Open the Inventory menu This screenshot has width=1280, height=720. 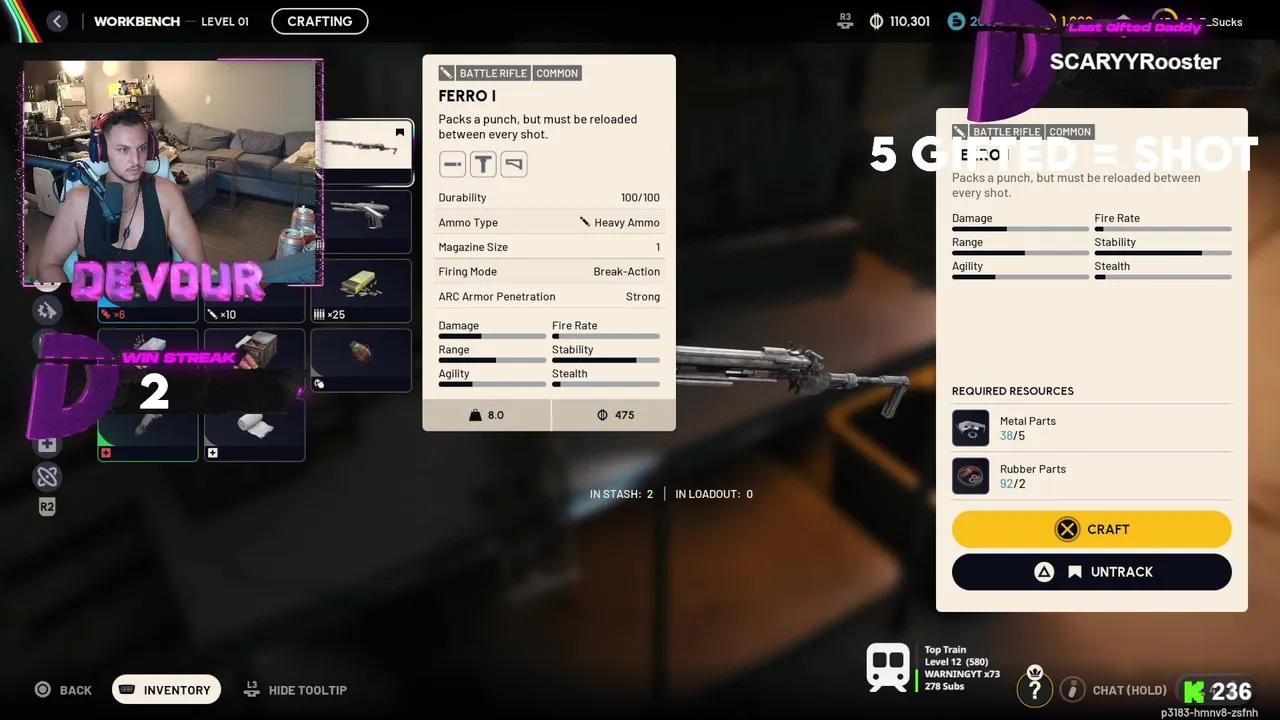166,689
